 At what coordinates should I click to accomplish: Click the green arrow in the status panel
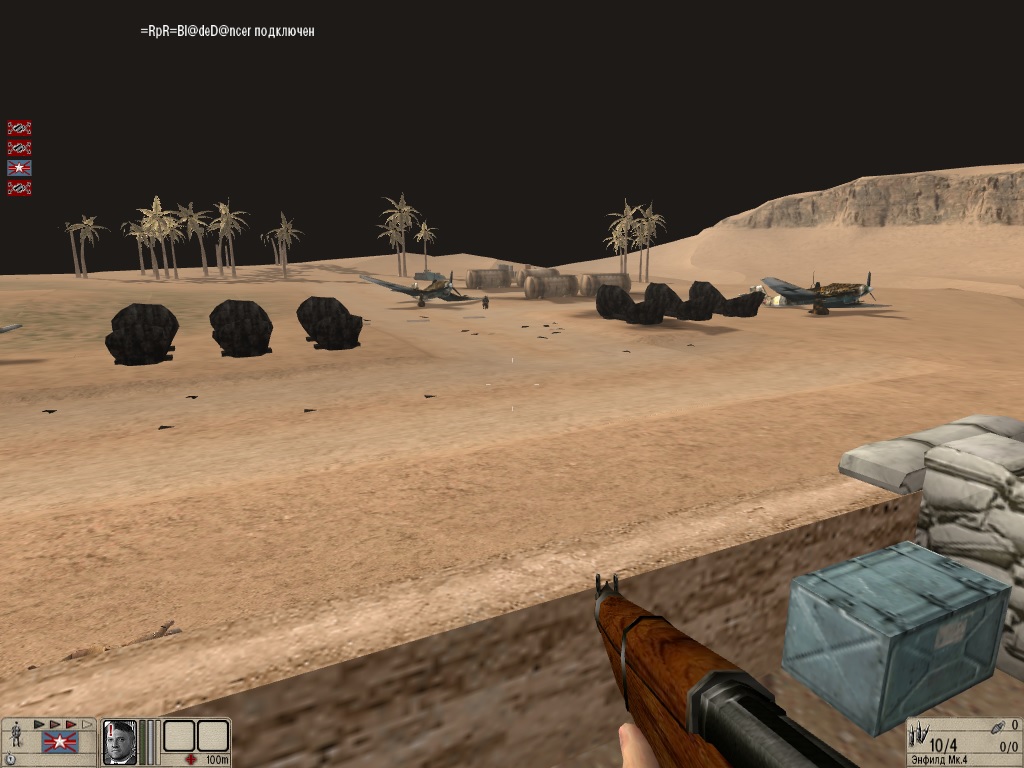(40, 724)
